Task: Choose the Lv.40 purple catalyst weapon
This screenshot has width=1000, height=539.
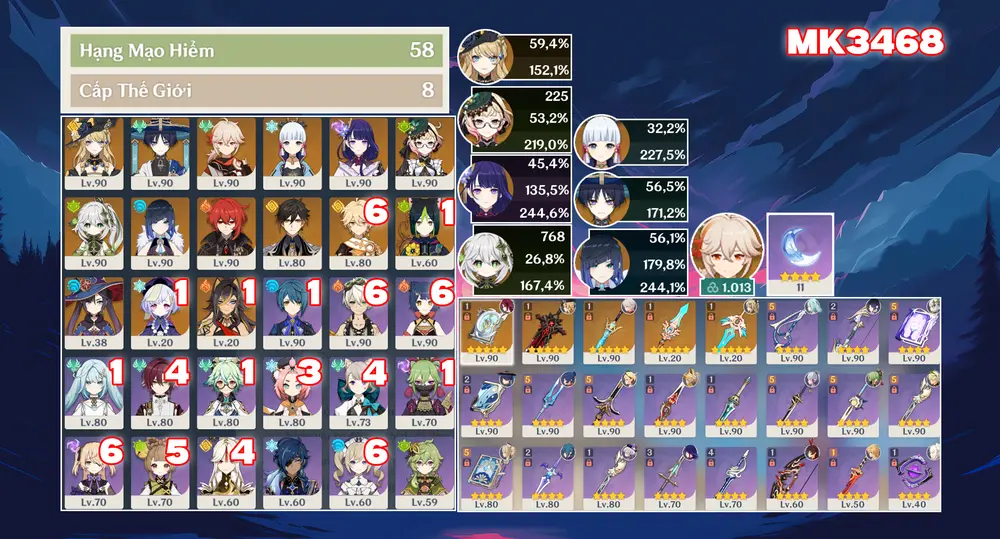Action: pos(912,476)
